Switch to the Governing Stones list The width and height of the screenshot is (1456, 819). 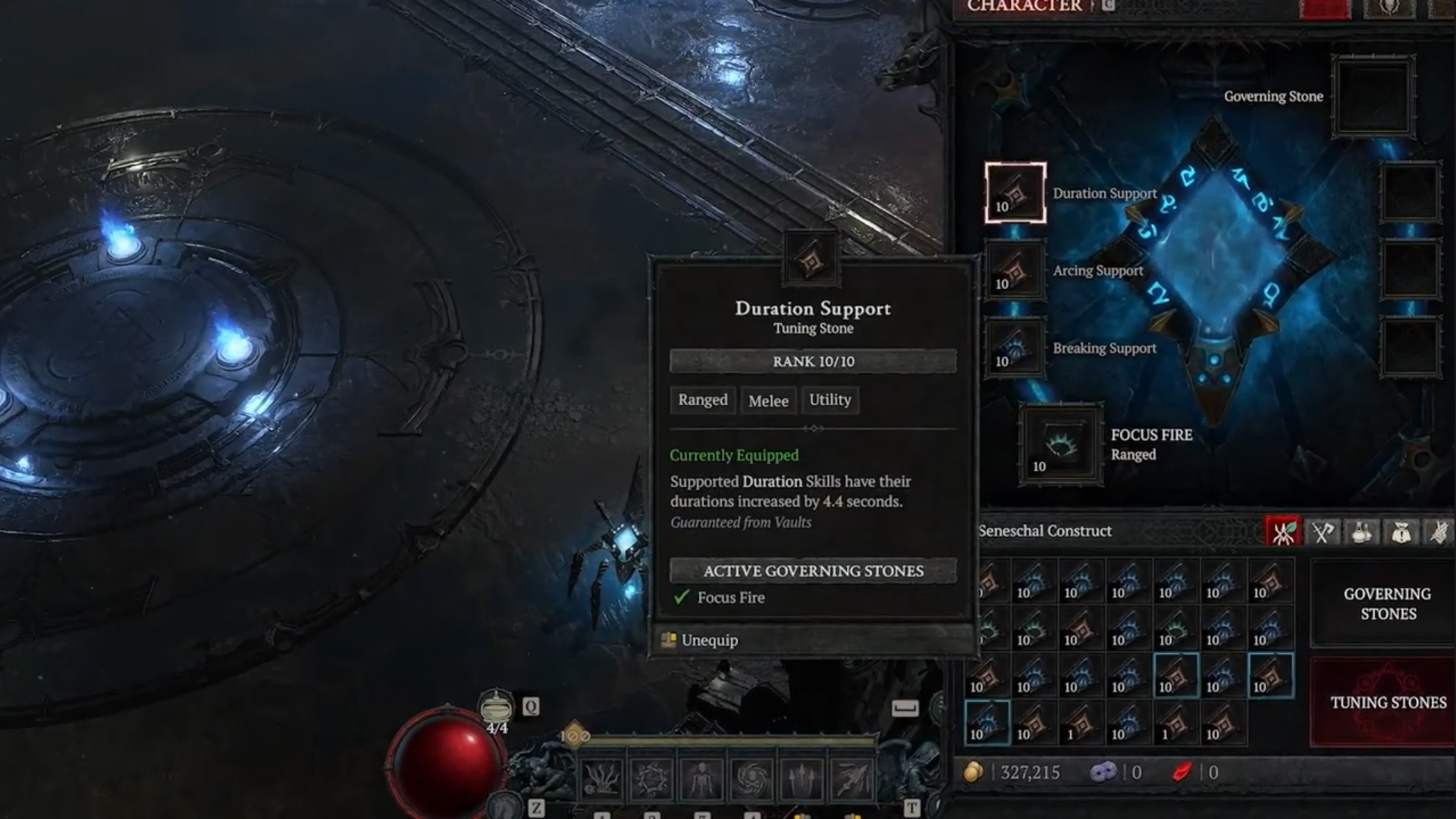1387,604
